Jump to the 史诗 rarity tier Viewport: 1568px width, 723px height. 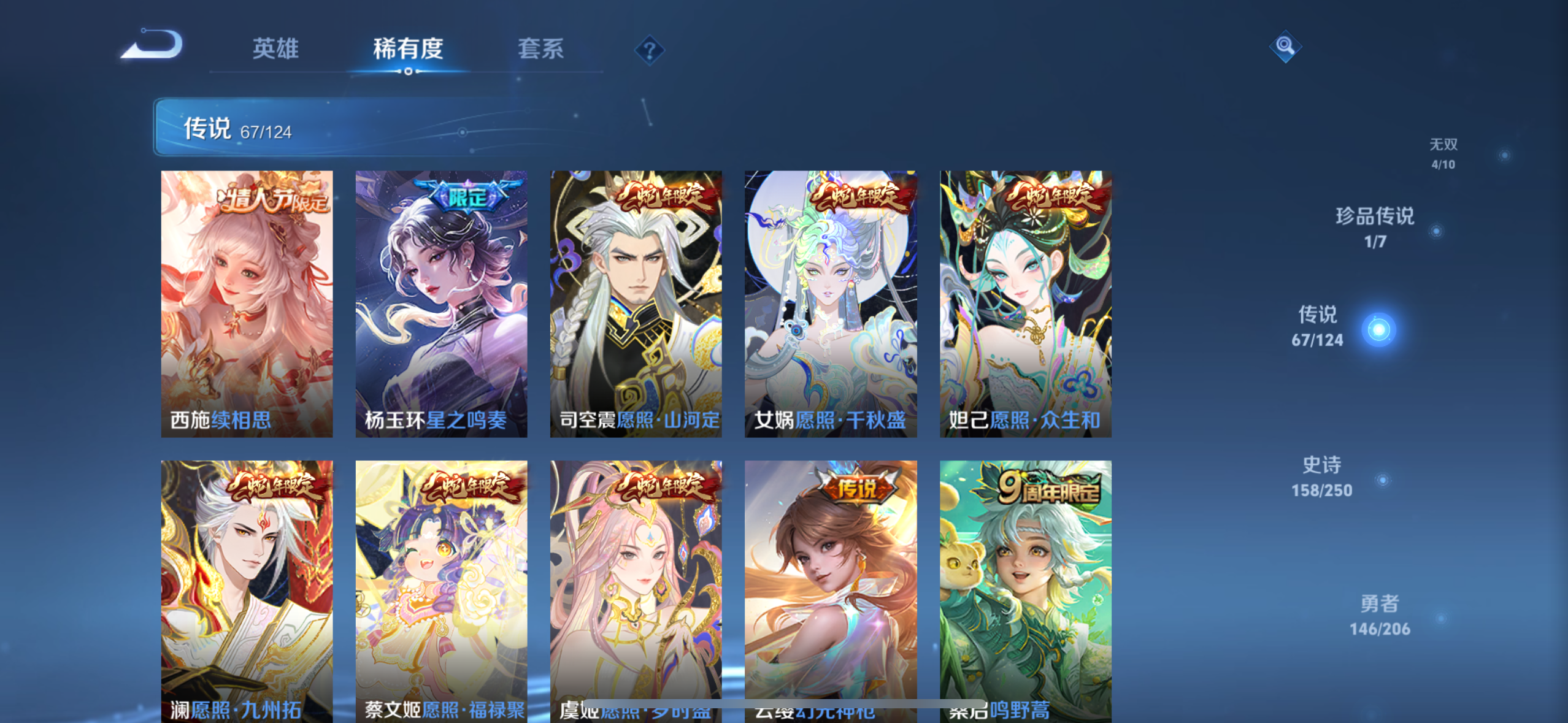tap(1322, 476)
